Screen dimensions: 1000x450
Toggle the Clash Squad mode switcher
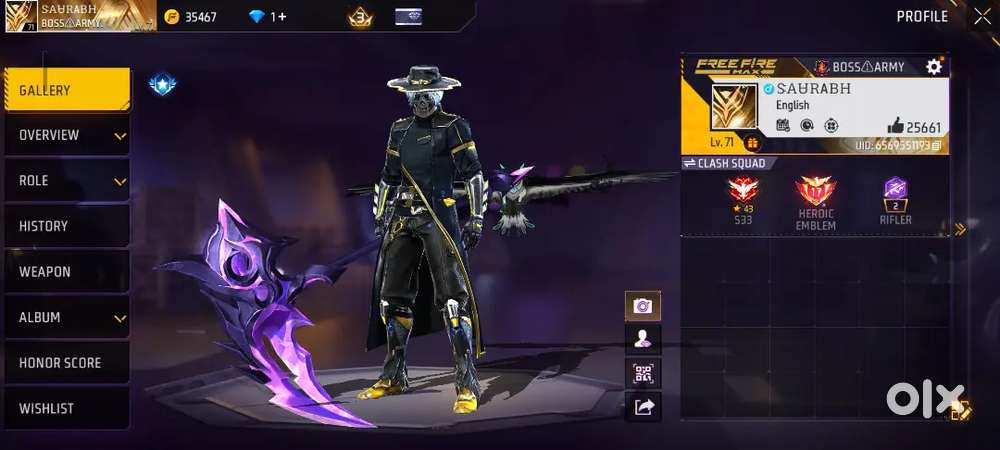coord(724,163)
